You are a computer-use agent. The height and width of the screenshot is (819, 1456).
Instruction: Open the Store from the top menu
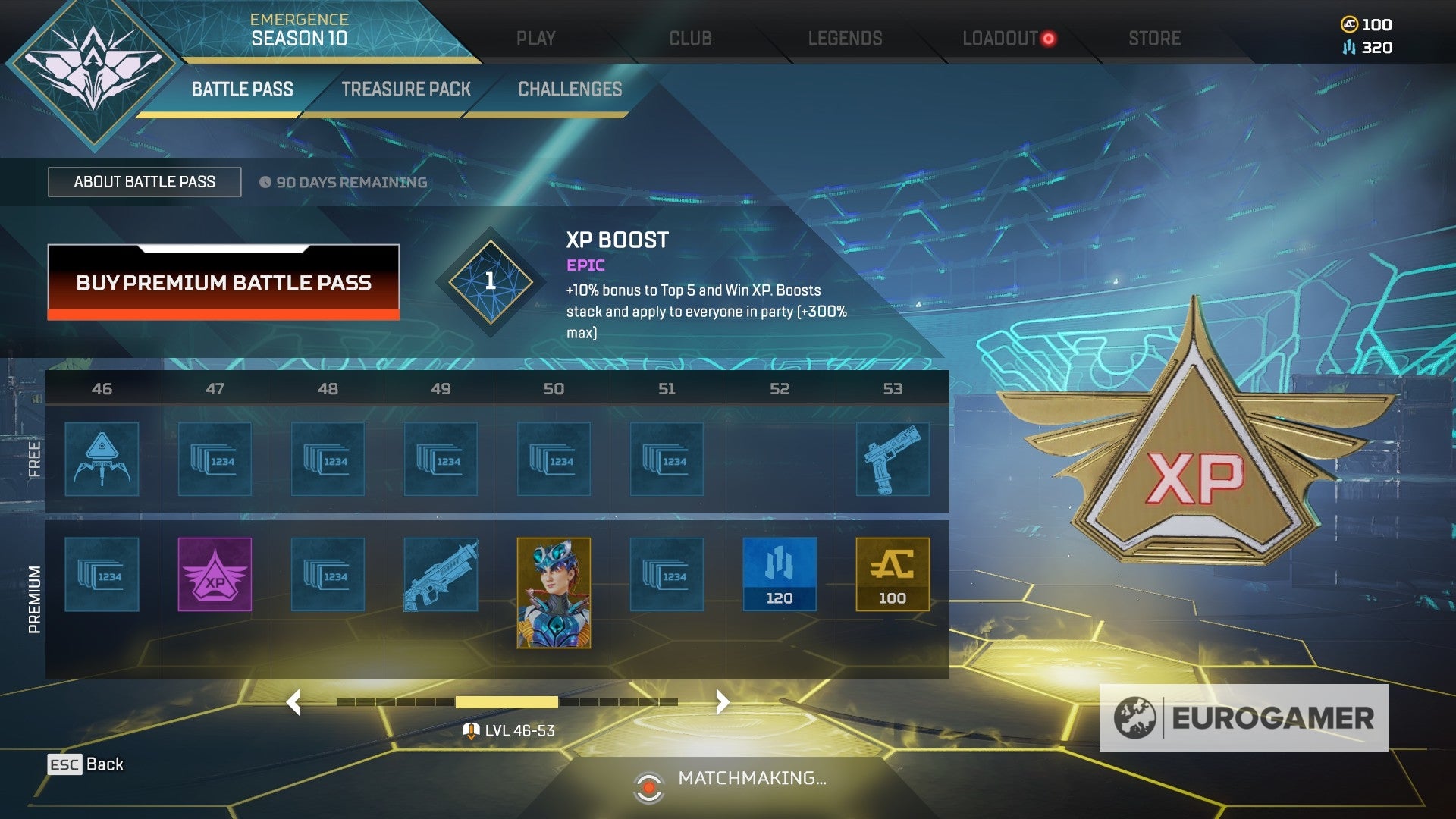click(1153, 38)
